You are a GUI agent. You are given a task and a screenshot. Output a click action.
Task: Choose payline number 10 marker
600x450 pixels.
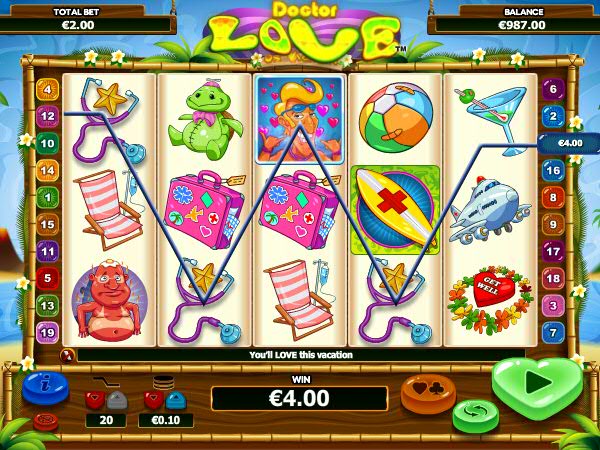(x=46, y=143)
